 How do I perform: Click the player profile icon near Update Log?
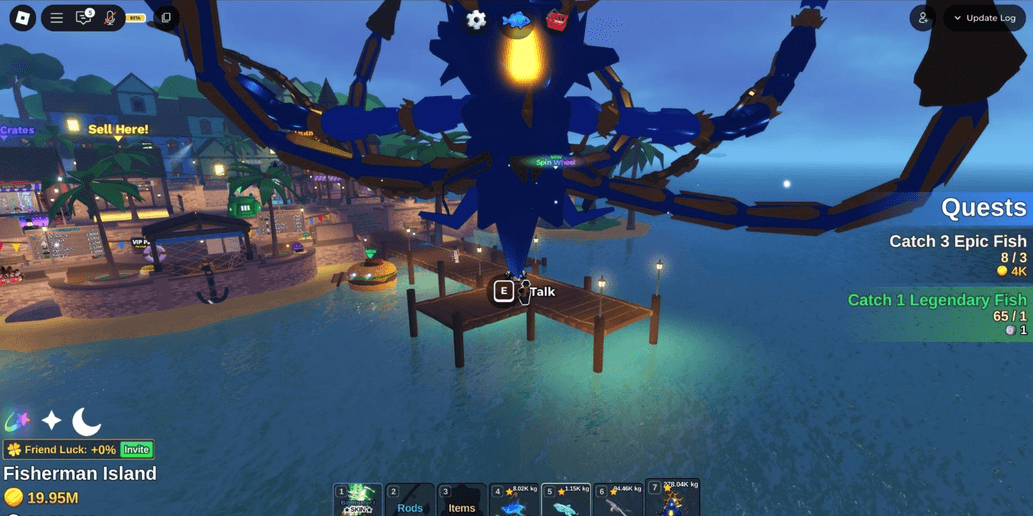tap(923, 18)
